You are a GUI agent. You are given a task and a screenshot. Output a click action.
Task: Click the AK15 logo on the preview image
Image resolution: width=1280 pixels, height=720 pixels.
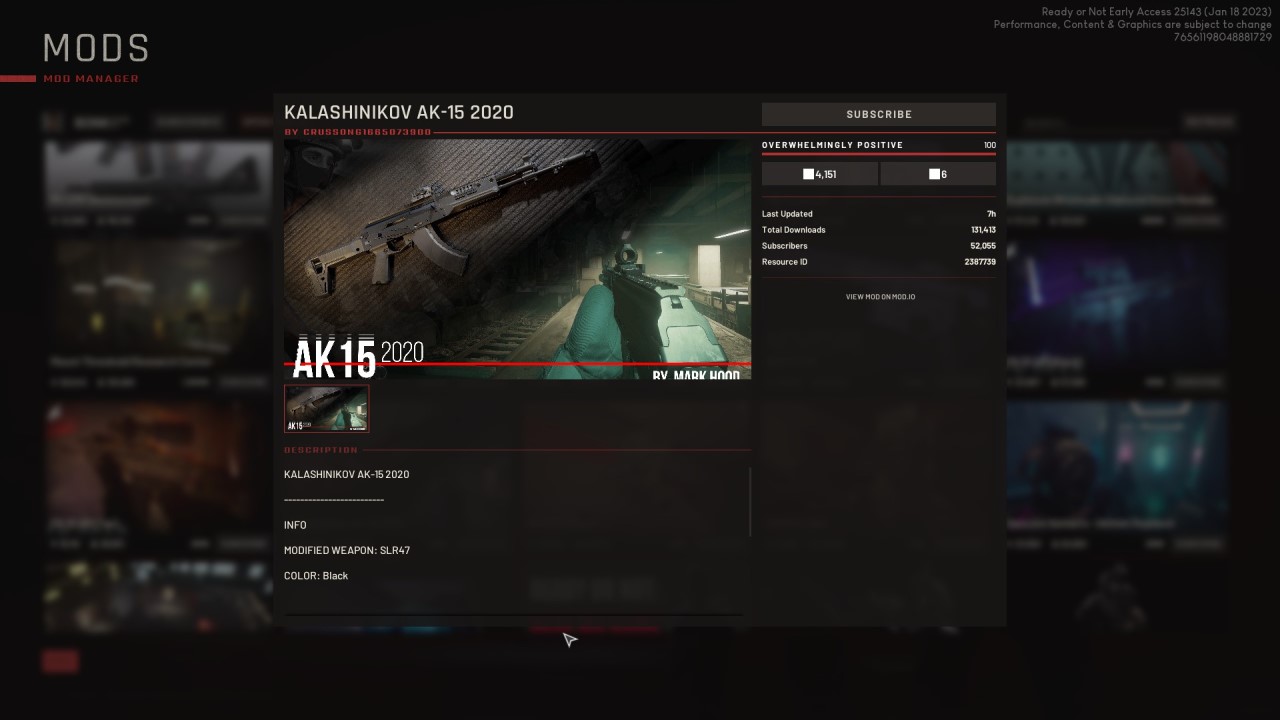pyautogui.click(x=334, y=356)
